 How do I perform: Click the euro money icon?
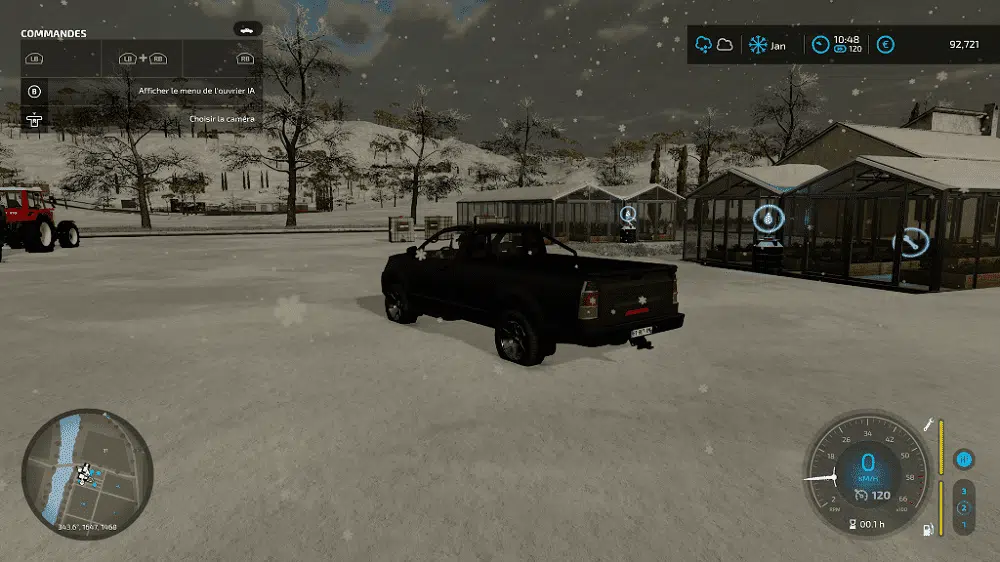coord(885,44)
